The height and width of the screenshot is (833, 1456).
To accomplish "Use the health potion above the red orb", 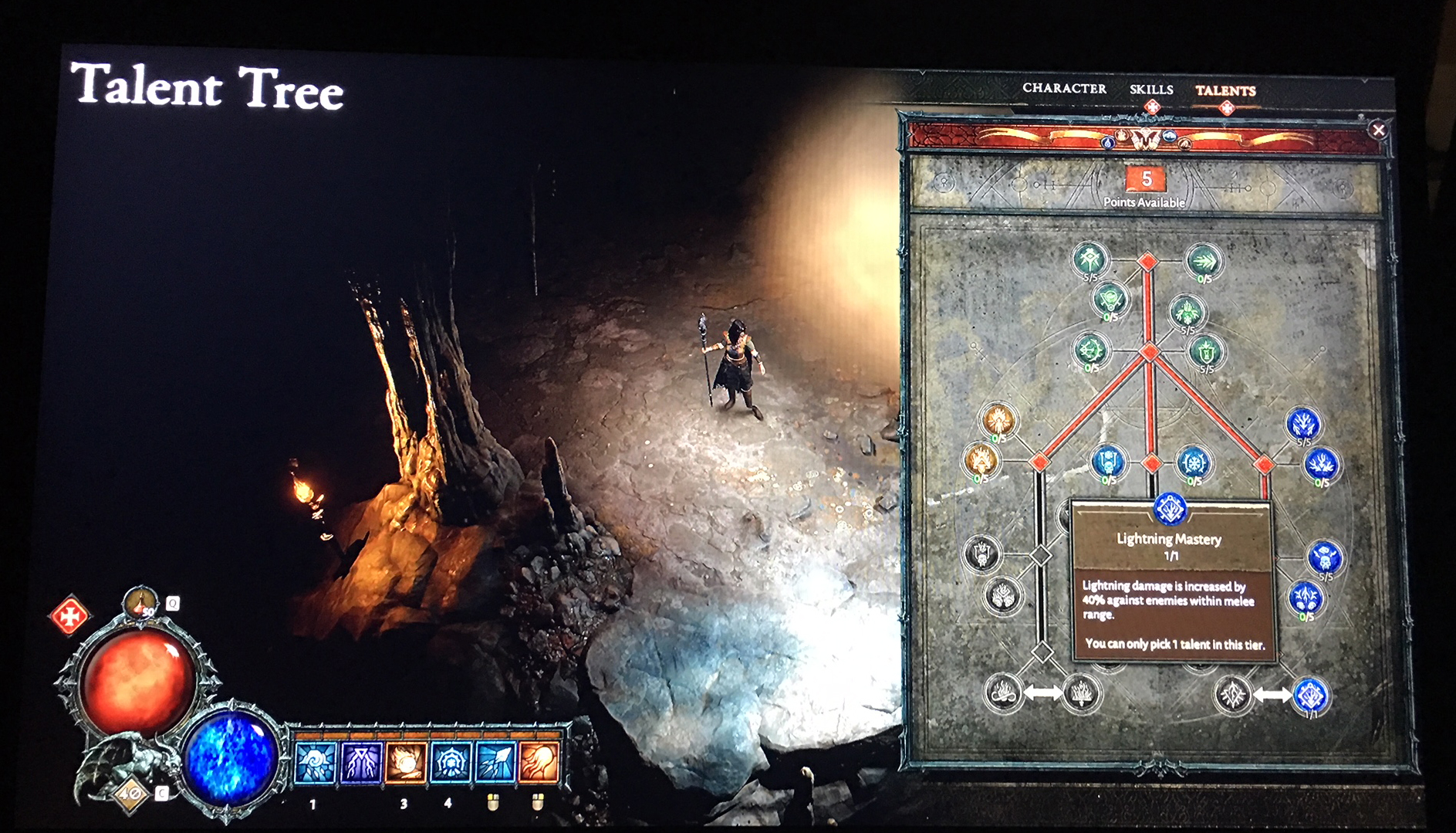I will tap(140, 603).
